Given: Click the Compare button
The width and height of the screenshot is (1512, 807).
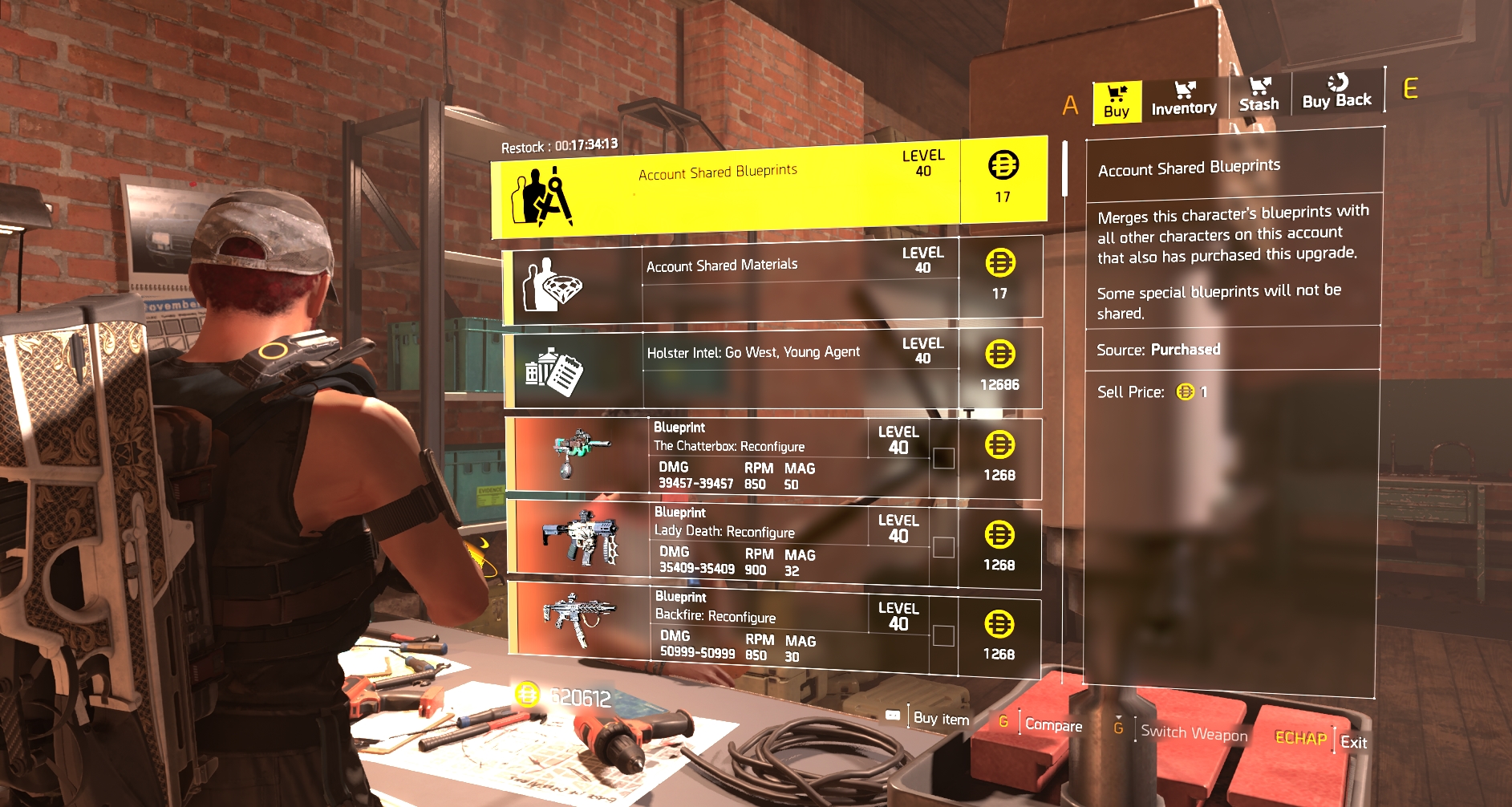Looking at the screenshot, I should [1052, 725].
